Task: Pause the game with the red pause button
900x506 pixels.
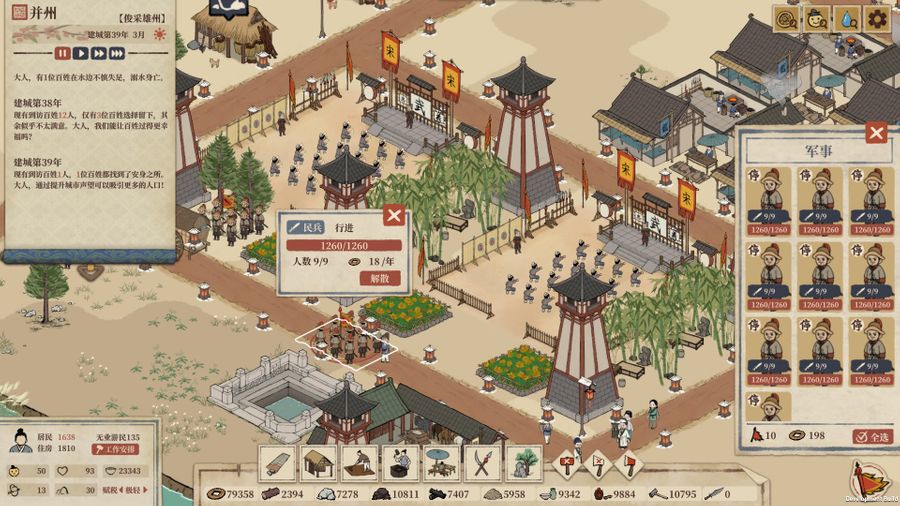Action: pos(63,53)
